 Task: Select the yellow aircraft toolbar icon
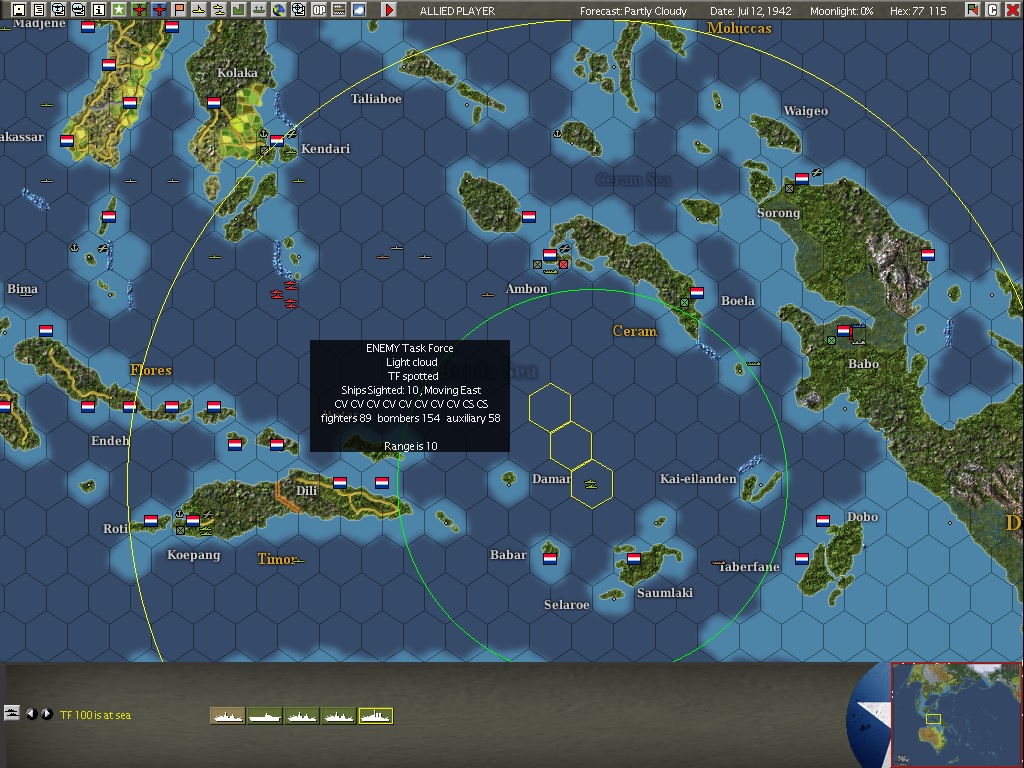click(198, 10)
